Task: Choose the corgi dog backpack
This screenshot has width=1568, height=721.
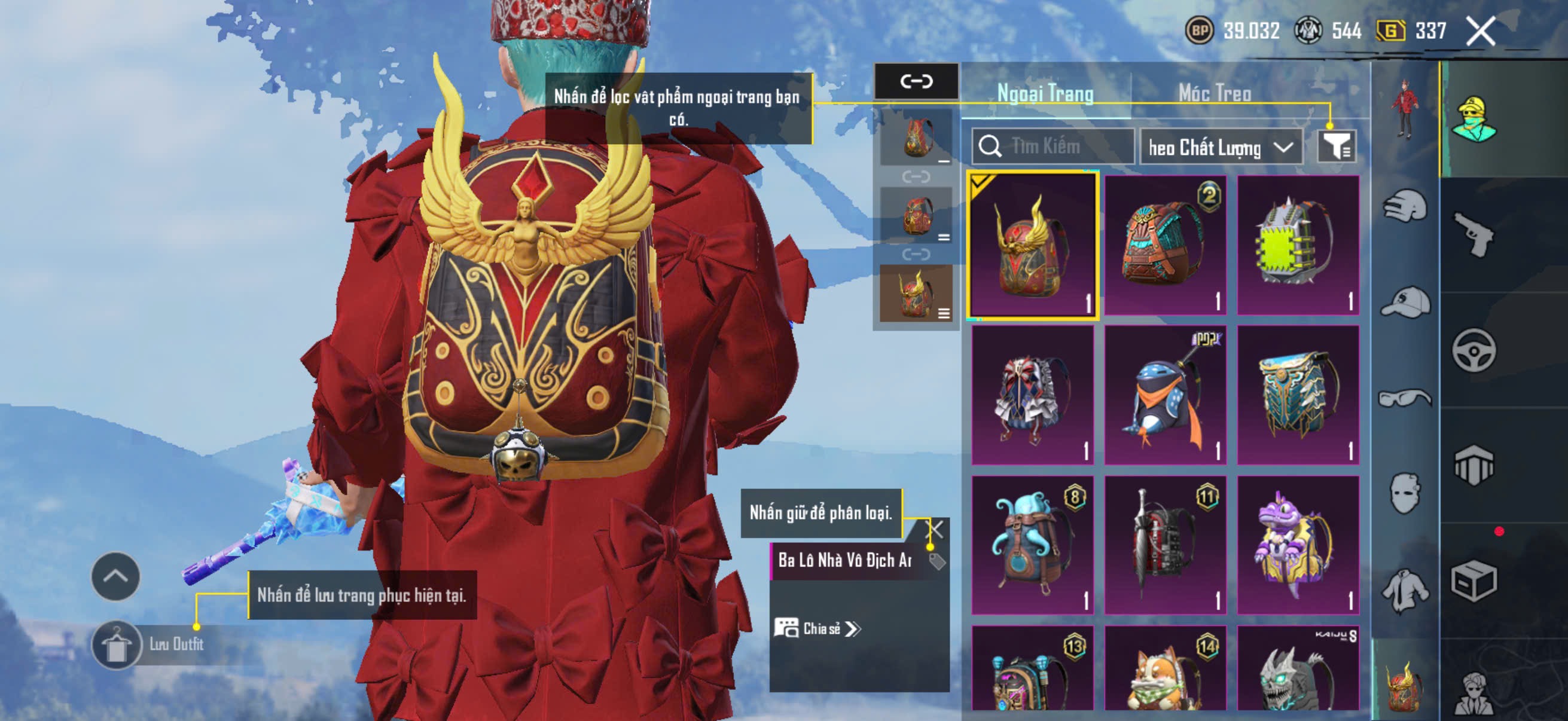Action: click(x=1165, y=669)
